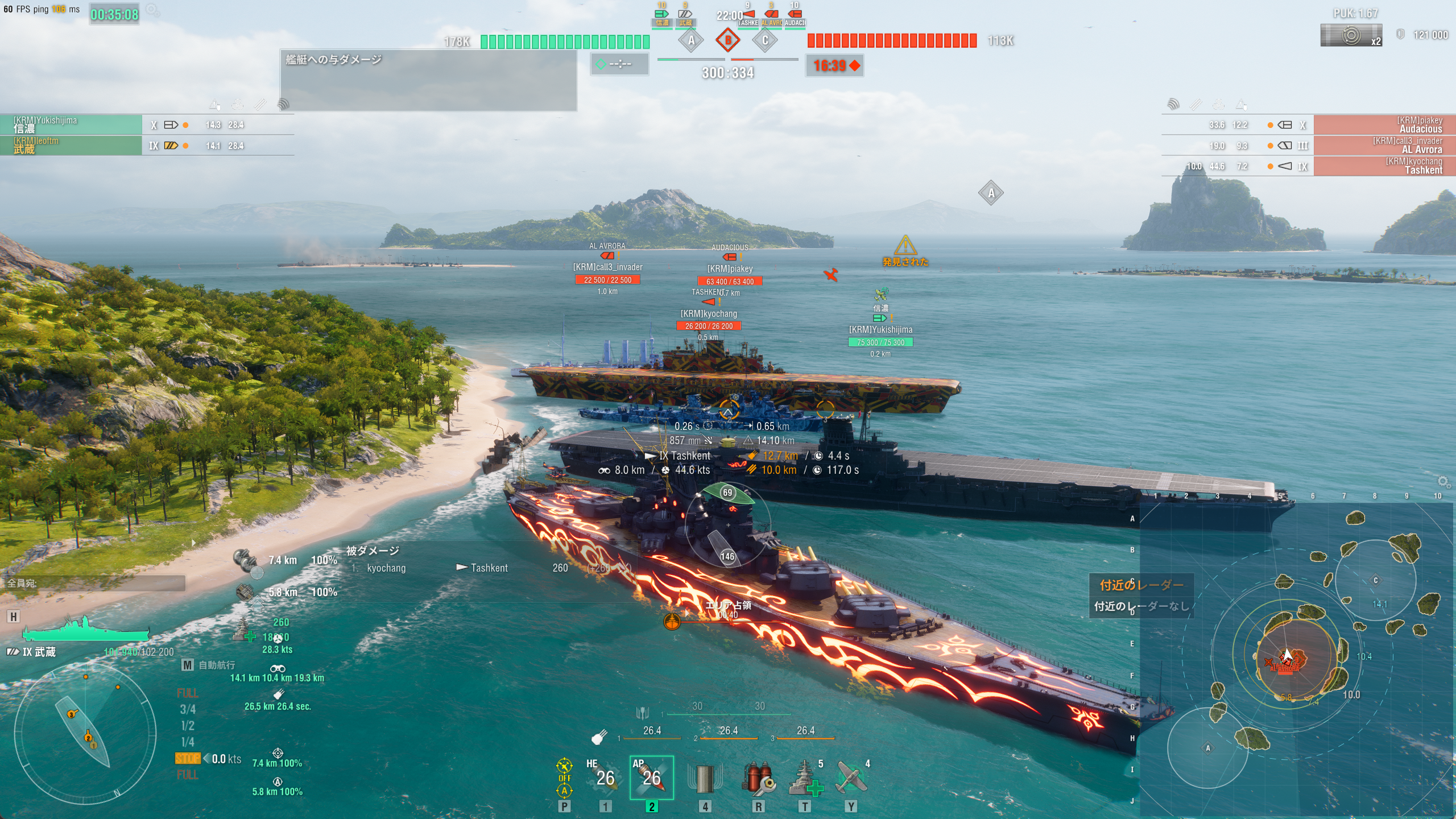Click on the minimap

coord(1297,654)
